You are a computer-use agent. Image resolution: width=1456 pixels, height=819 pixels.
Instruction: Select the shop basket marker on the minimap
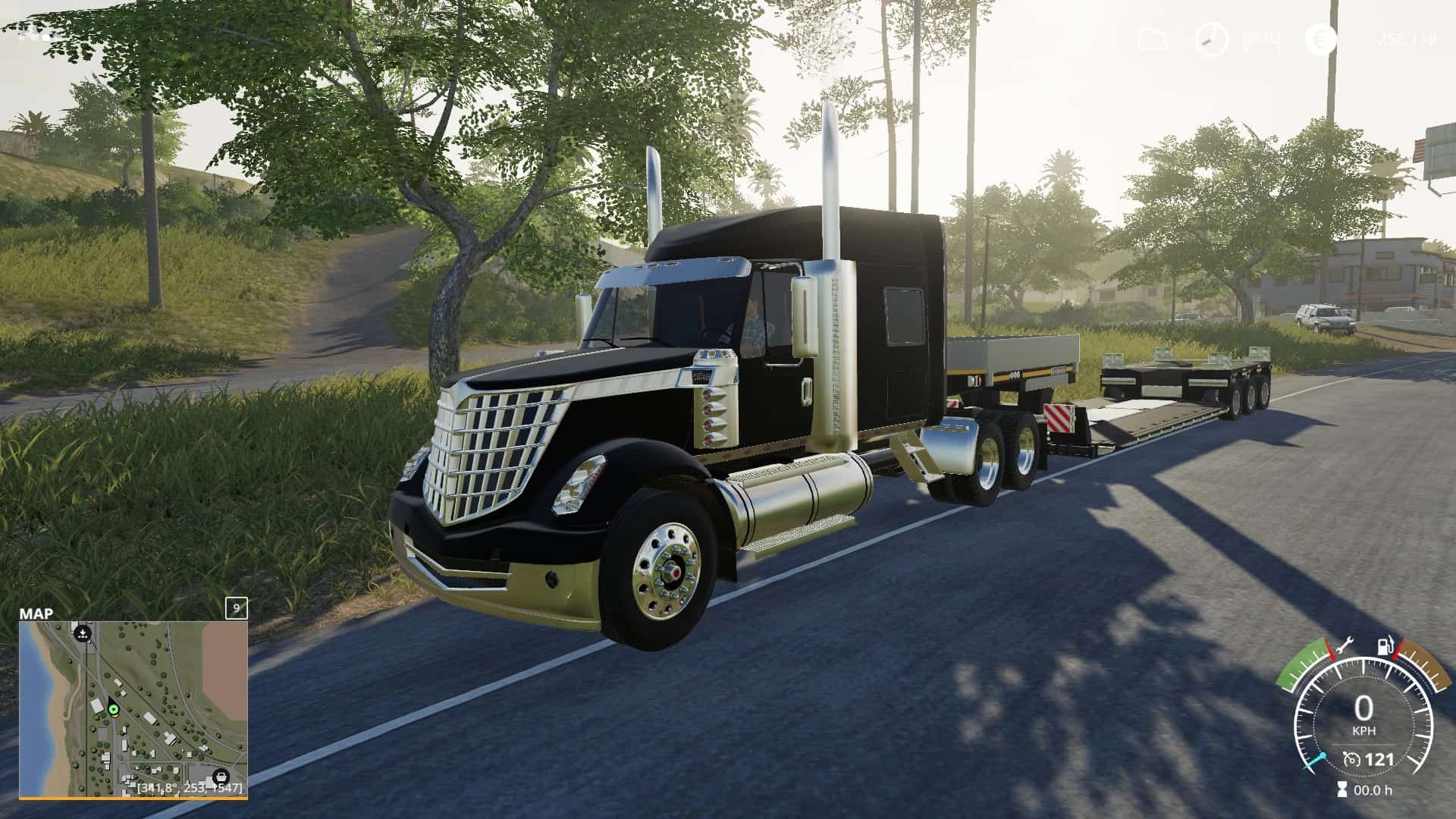221,776
